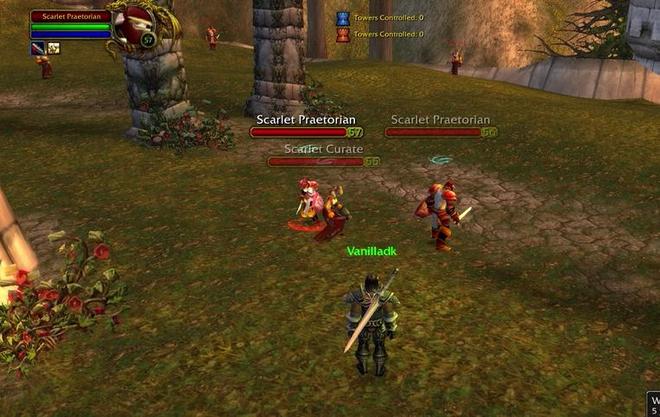Click the blue tower objective icon
The image size is (660, 417).
coord(342,18)
